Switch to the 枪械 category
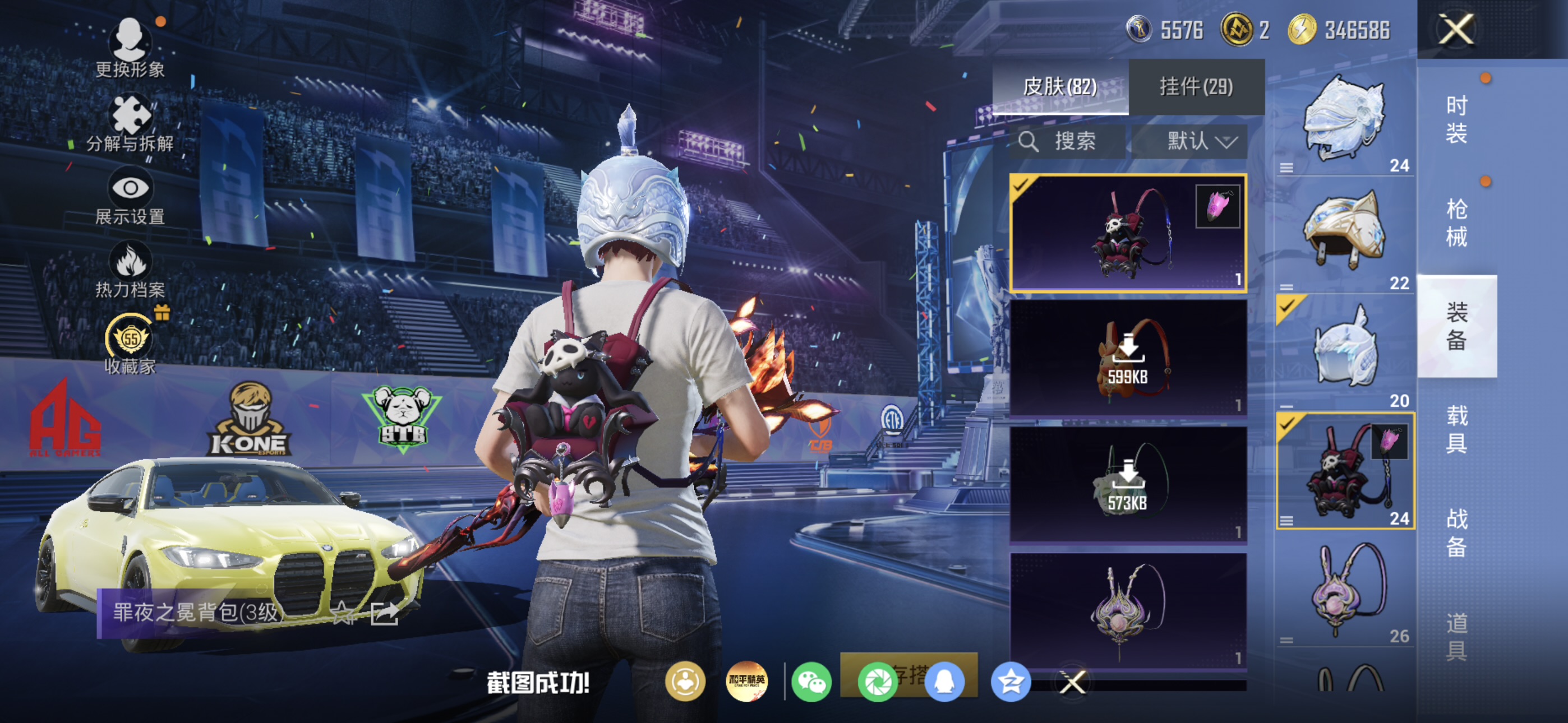The image size is (1568, 723). click(x=1456, y=223)
